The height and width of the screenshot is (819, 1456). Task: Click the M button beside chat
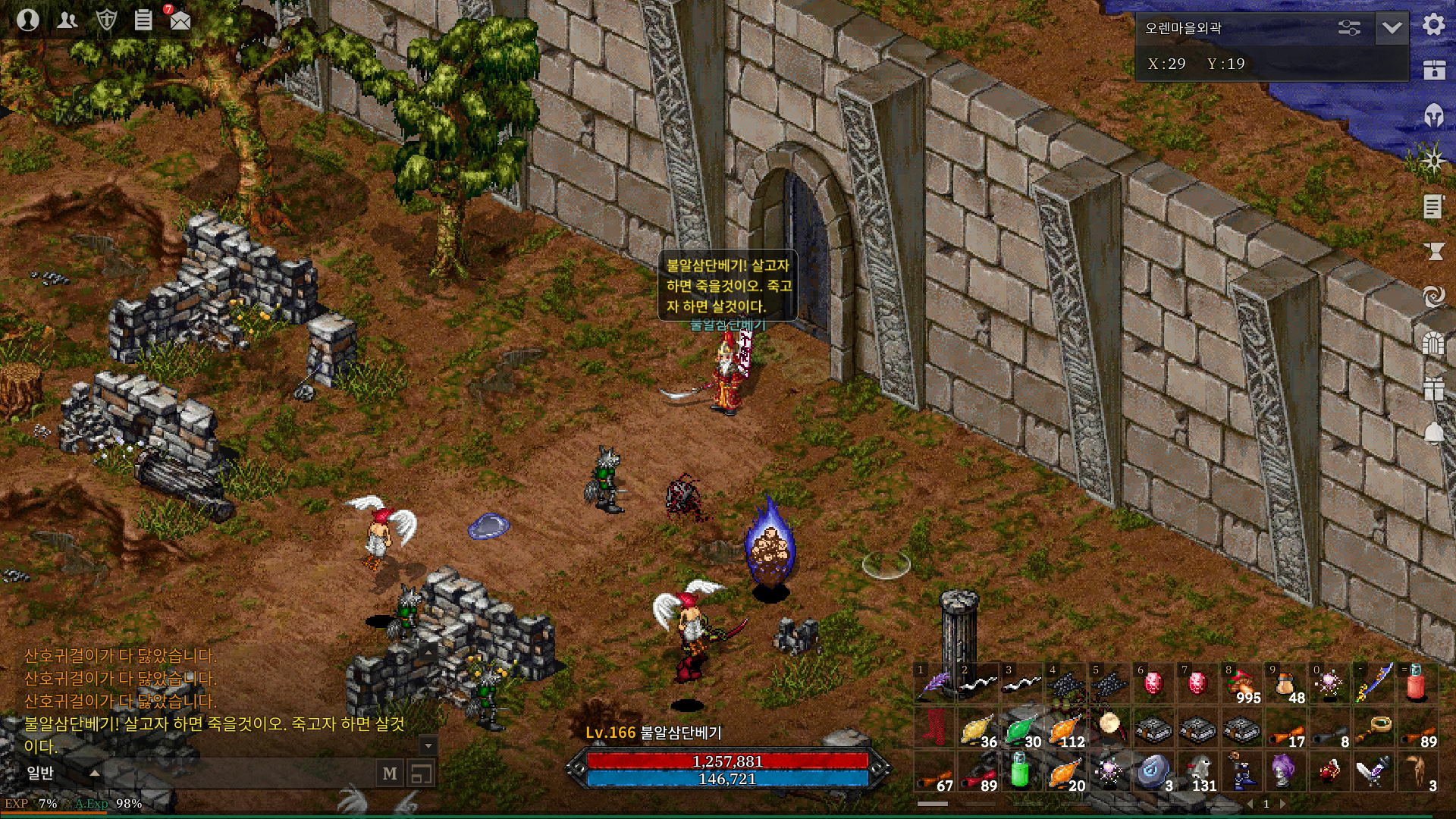coord(390,773)
